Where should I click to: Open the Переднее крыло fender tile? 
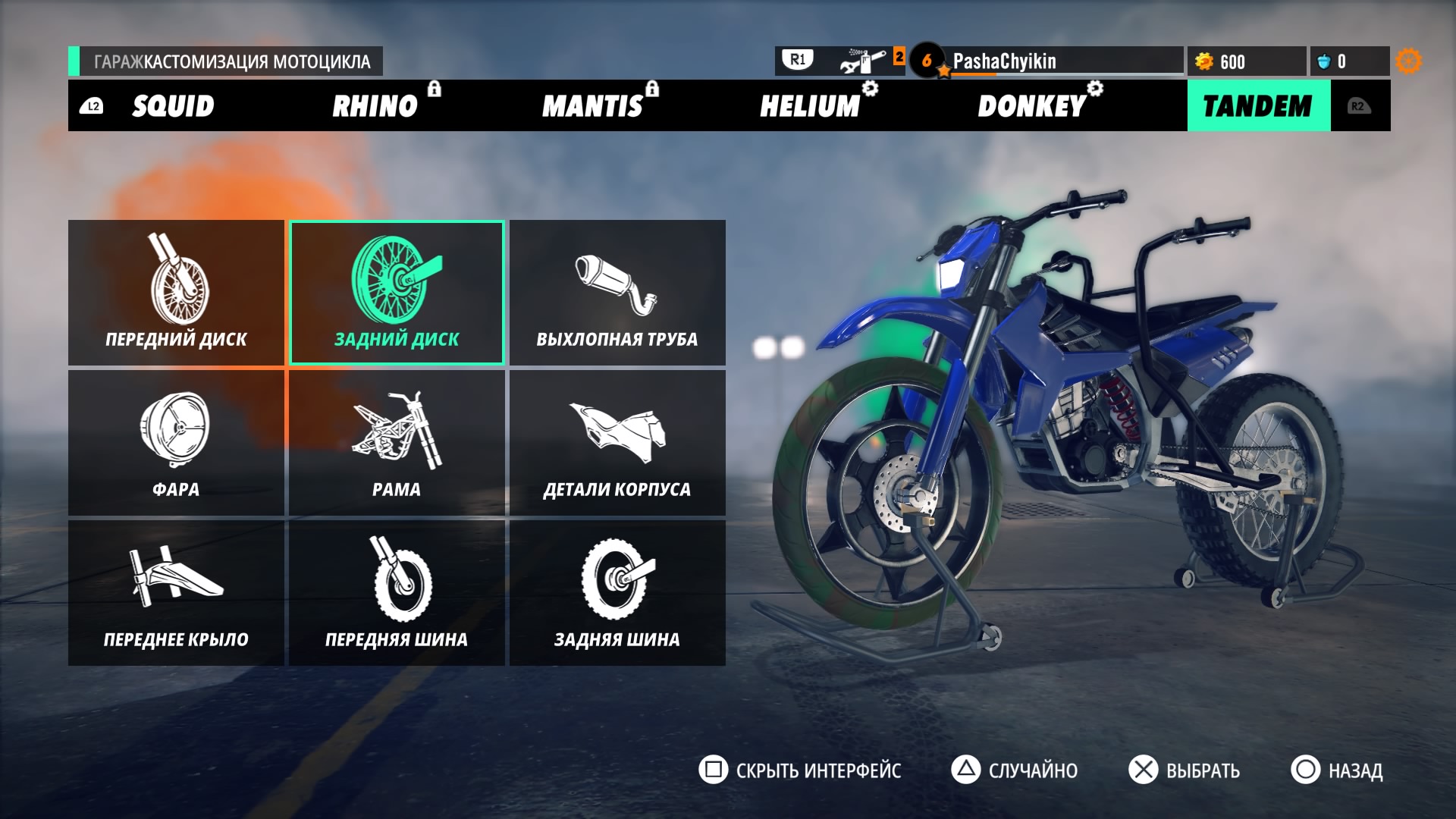click(x=176, y=593)
